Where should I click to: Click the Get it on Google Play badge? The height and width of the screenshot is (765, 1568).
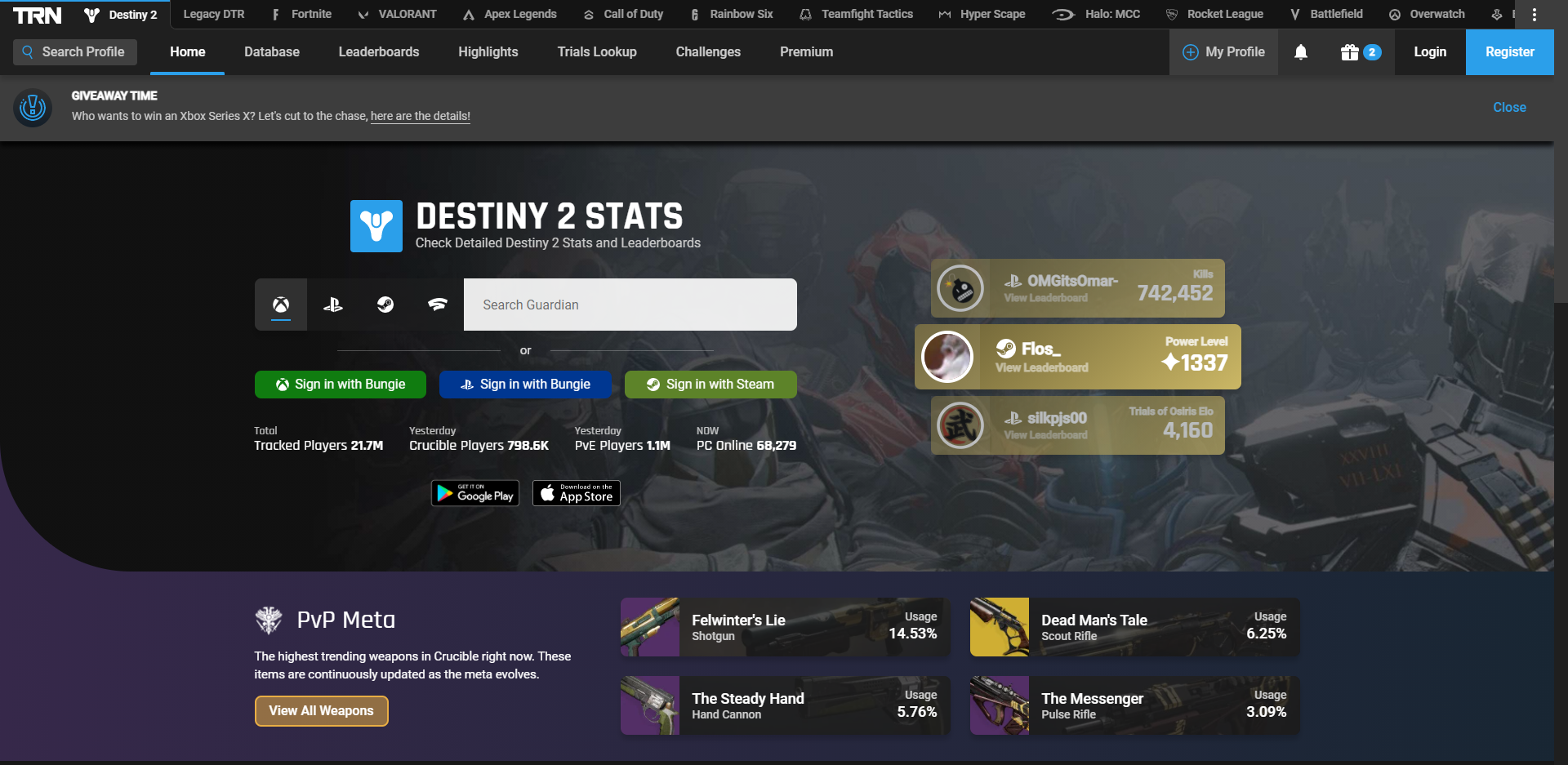tap(474, 492)
